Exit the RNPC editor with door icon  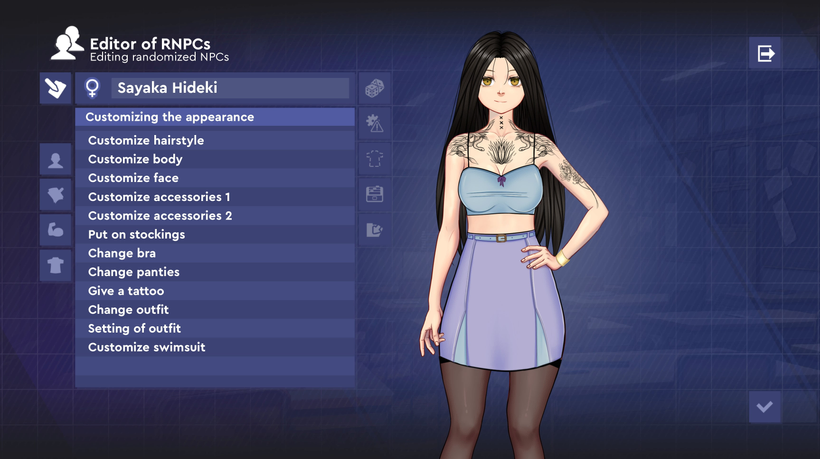(766, 53)
